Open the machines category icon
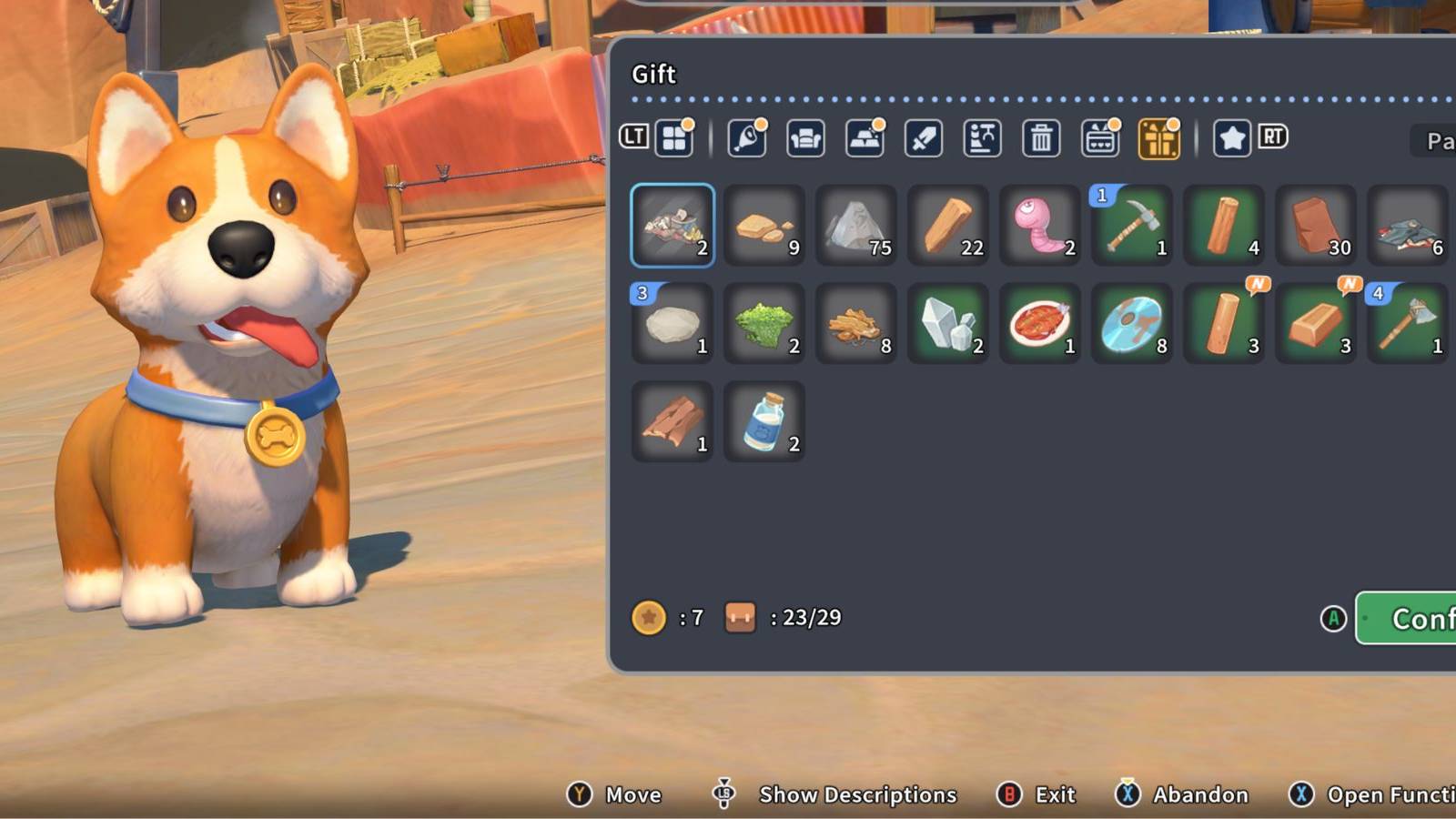This screenshot has width=1456, height=819. (981, 138)
